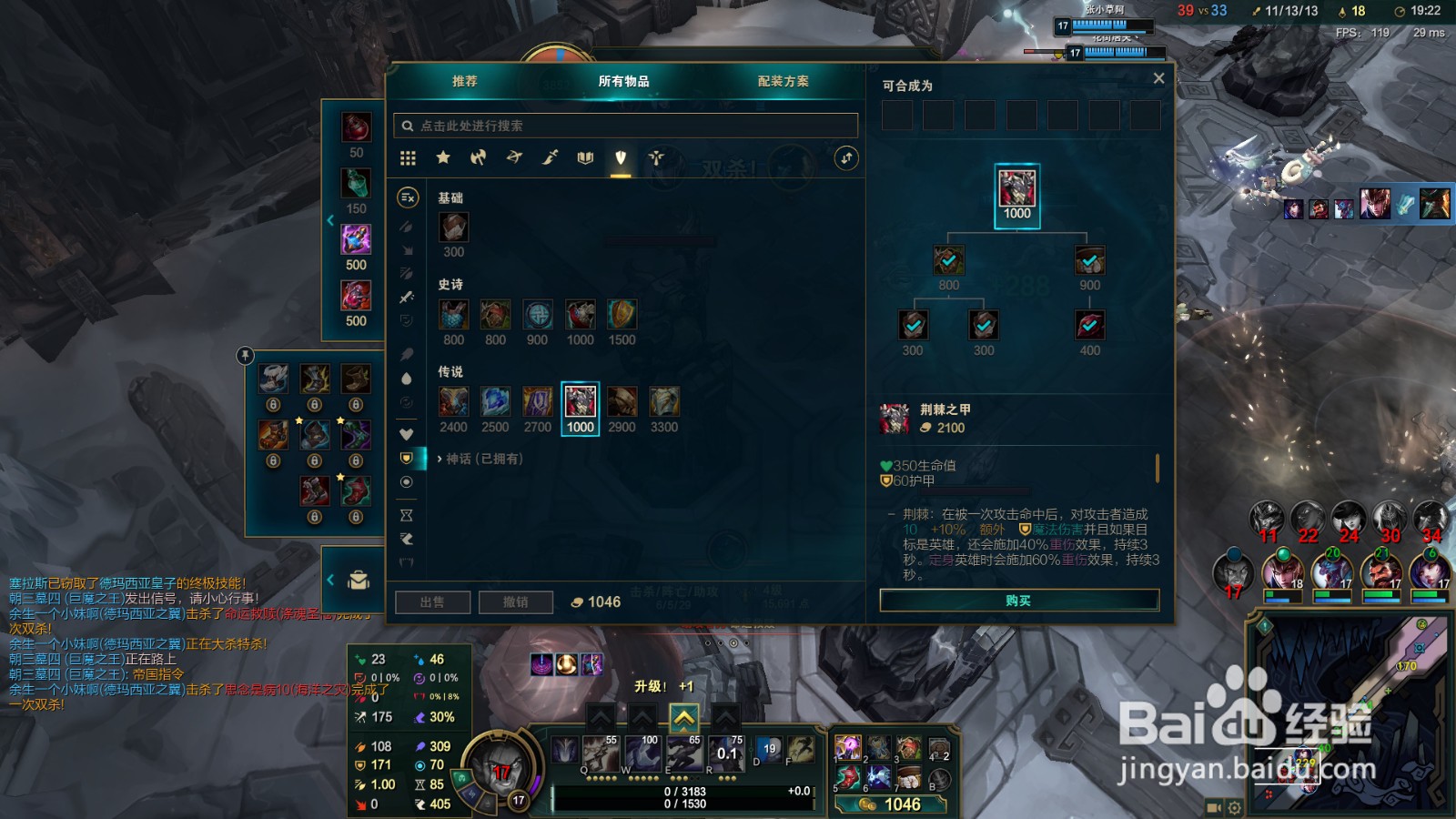
Task: Select the hourglass icon cooldown filter in sidebar
Action: (408, 515)
